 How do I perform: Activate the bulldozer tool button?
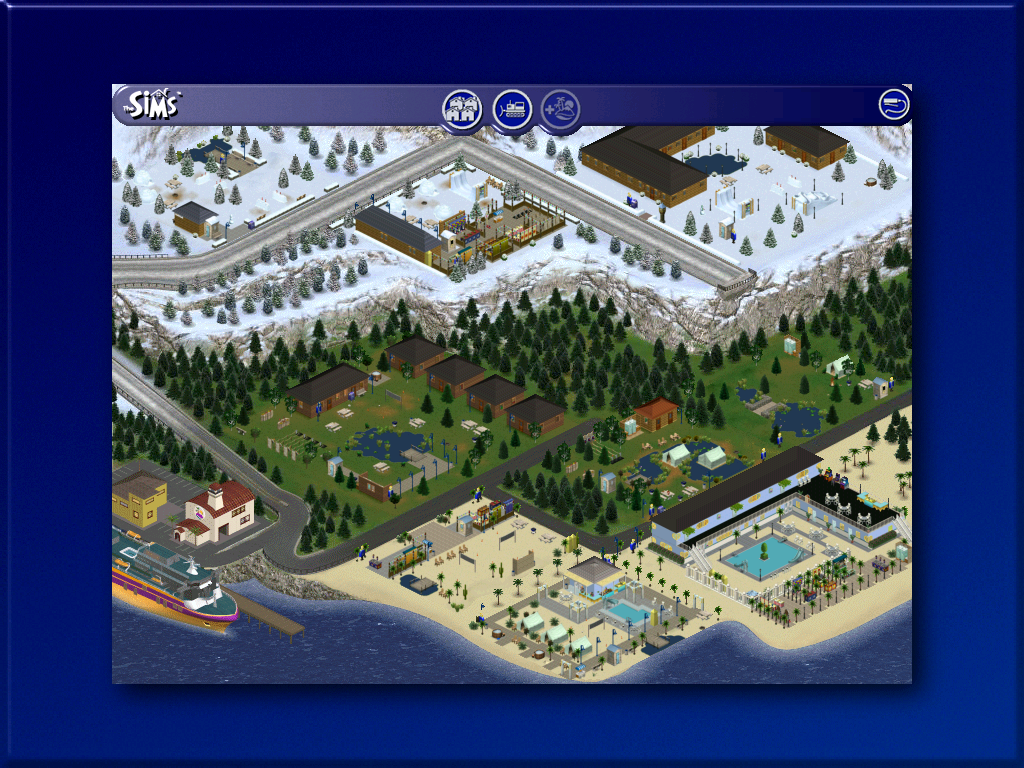pyautogui.click(x=512, y=108)
